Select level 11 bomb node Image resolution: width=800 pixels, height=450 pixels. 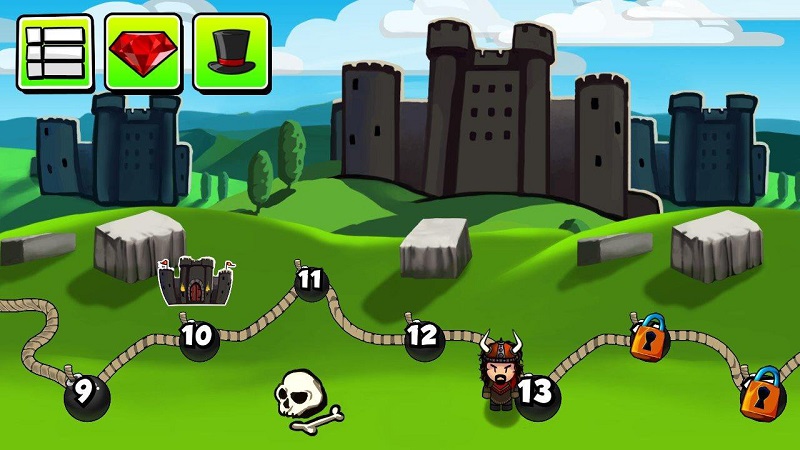[x=312, y=281]
